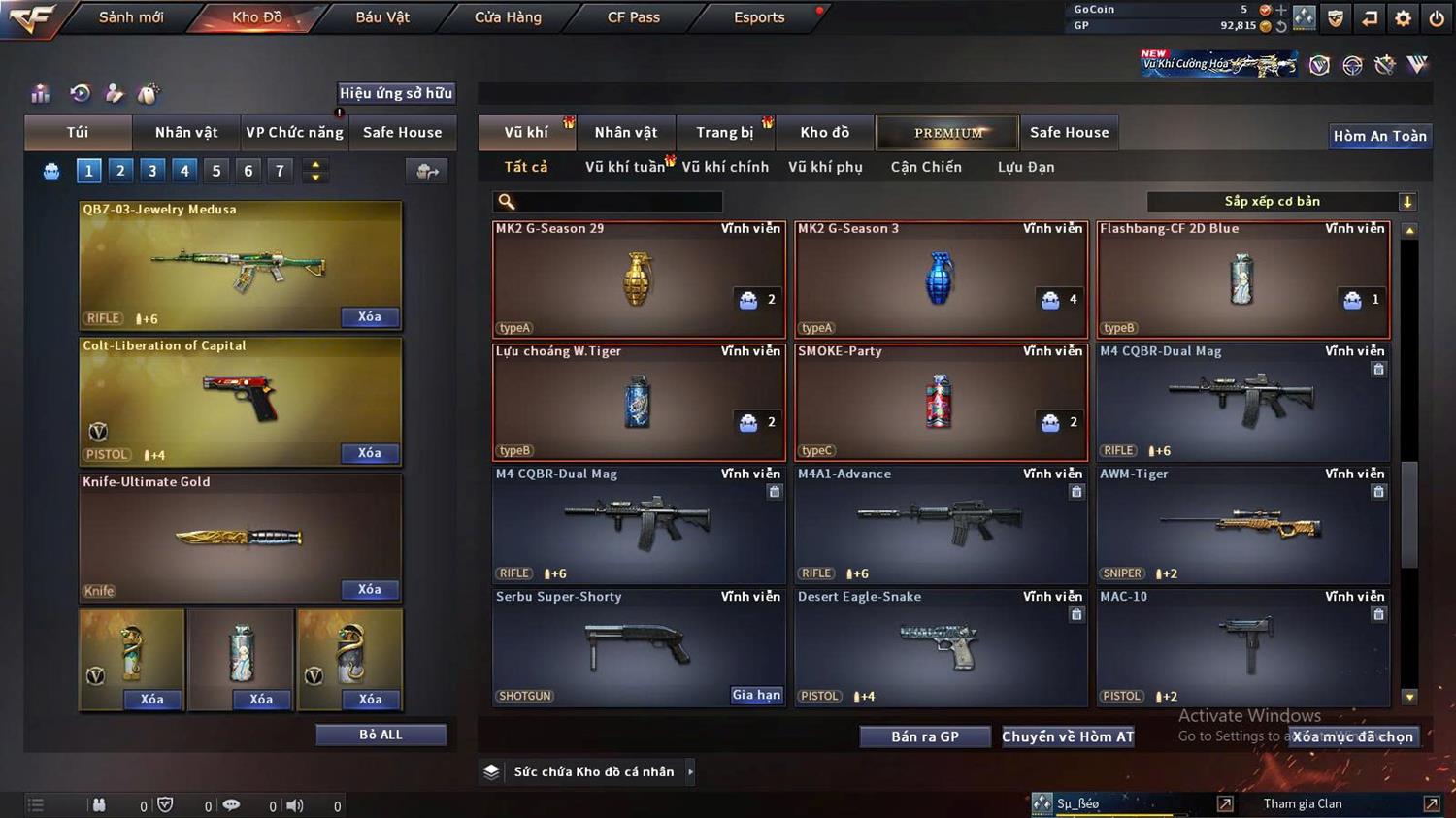Select the PREMIUM storage tab
Image resolution: width=1456 pixels, height=818 pixels.
point(947,133)
